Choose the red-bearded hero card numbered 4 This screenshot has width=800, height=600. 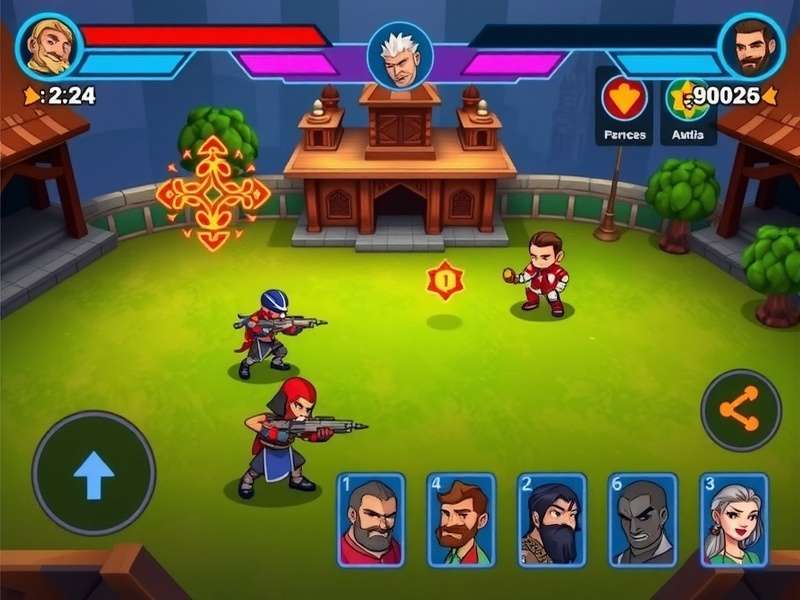click(461, 520)
